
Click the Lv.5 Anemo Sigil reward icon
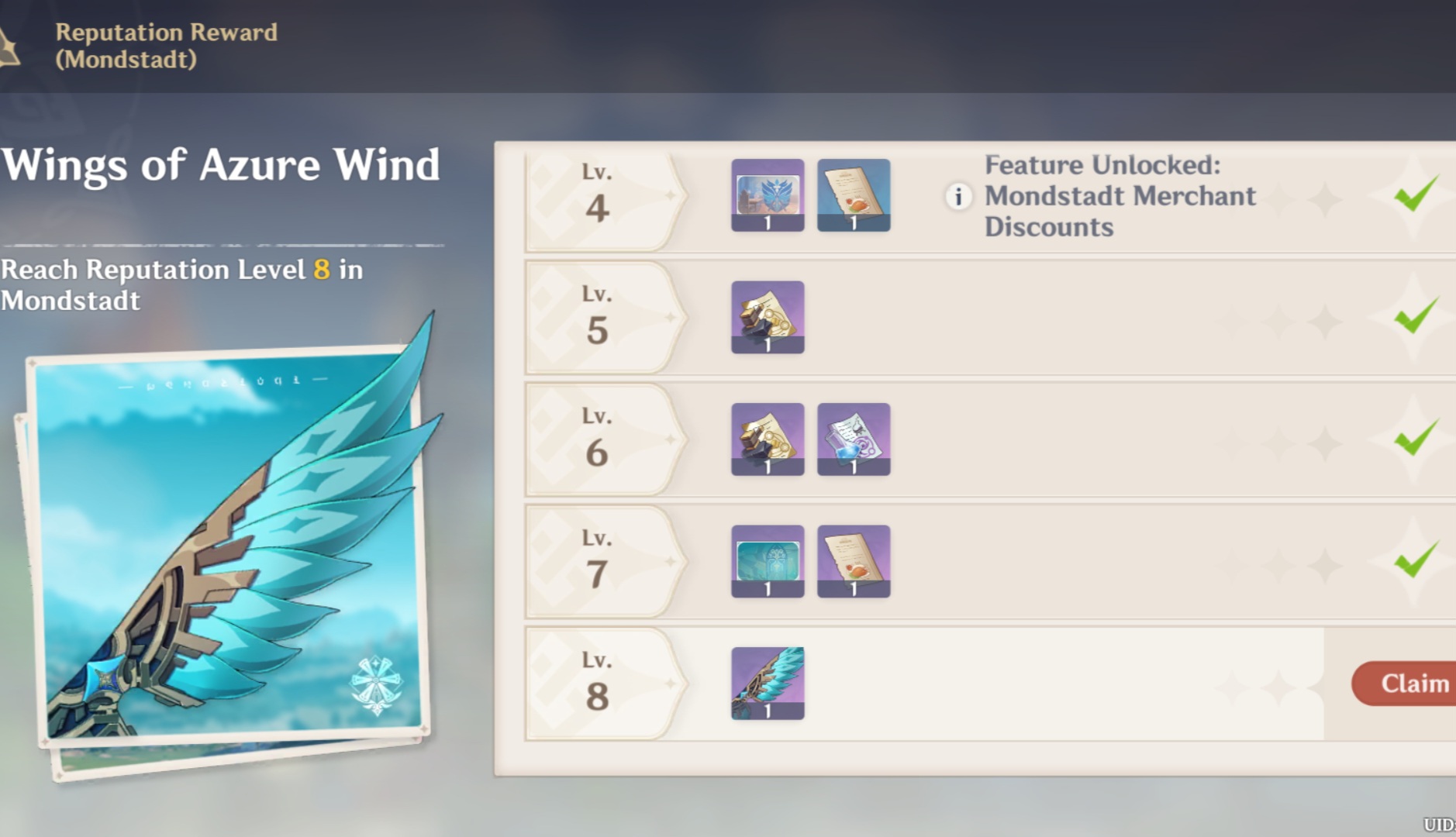[767, 316]
